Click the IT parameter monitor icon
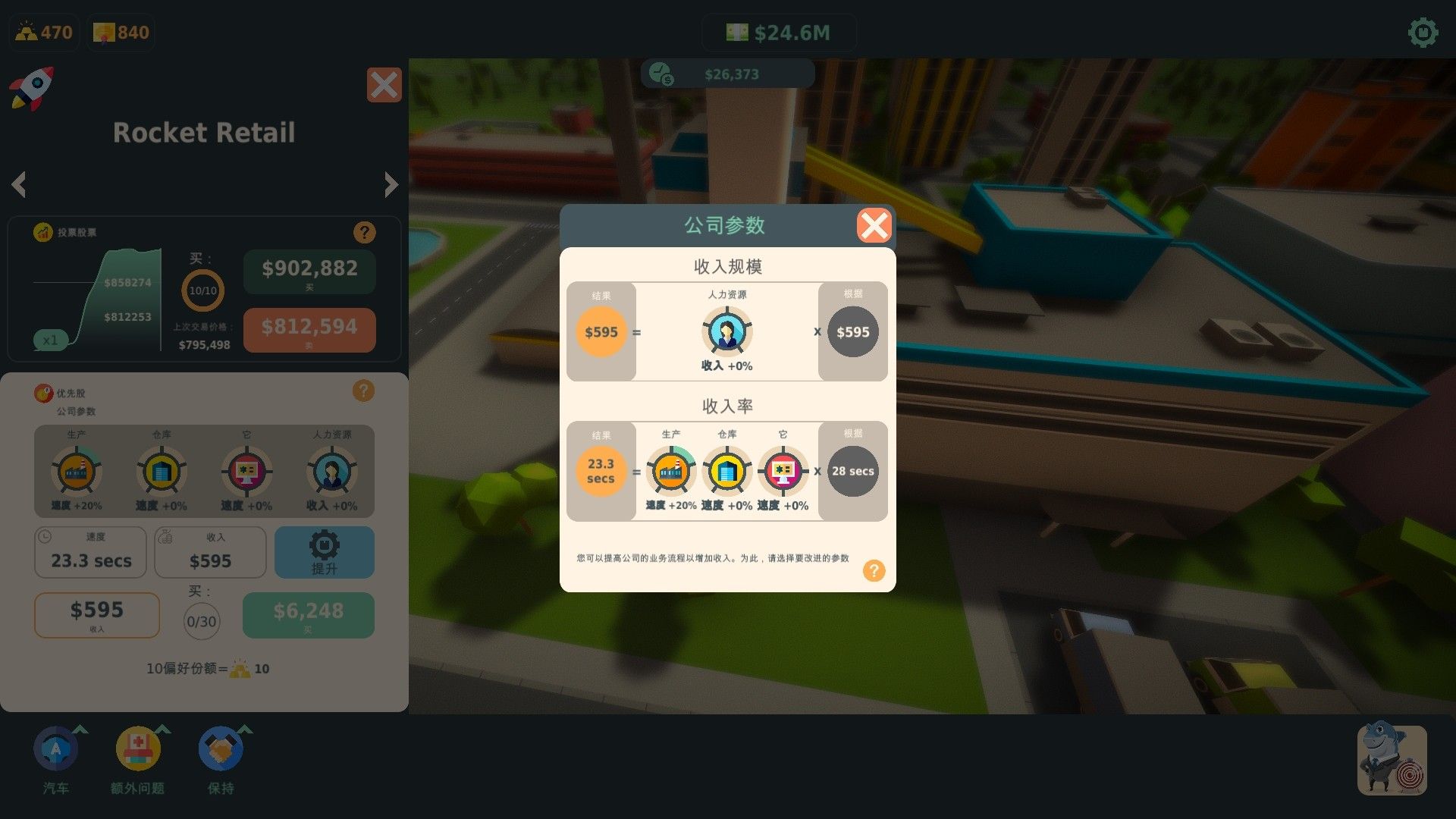 (x=246, y=472)
